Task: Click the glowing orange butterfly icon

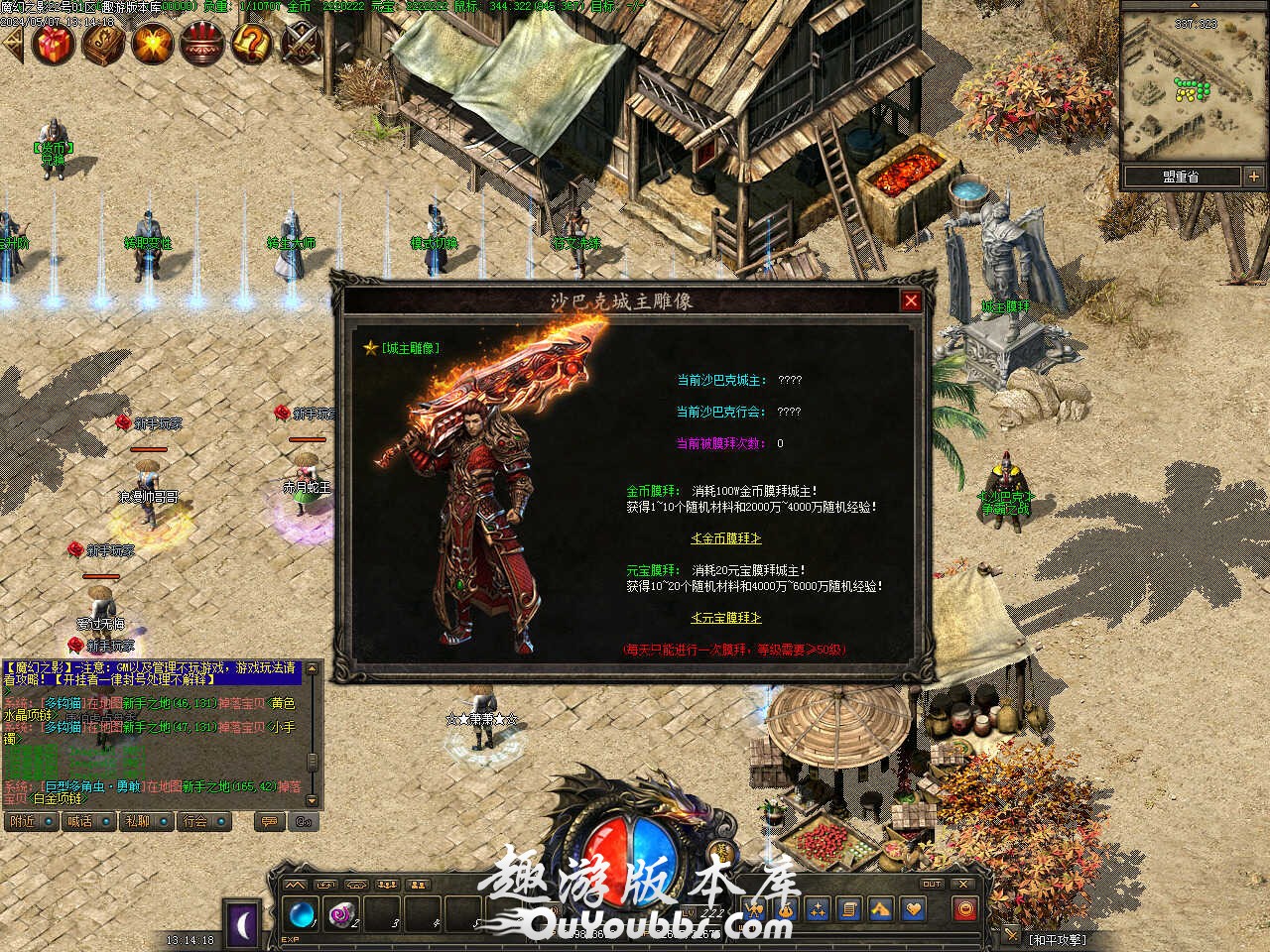Action: click(153, 43)
